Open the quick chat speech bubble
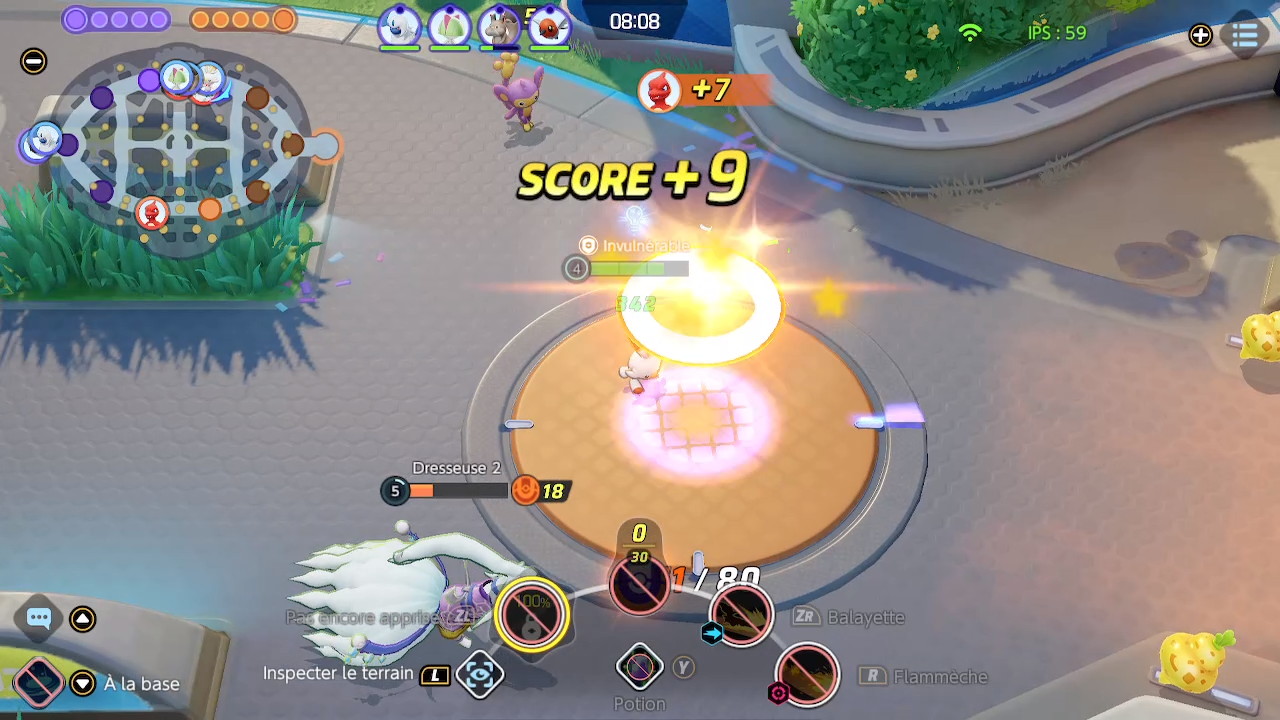Image resolution: width=1280 pixels, height=720 pixels. click(39, 618)
